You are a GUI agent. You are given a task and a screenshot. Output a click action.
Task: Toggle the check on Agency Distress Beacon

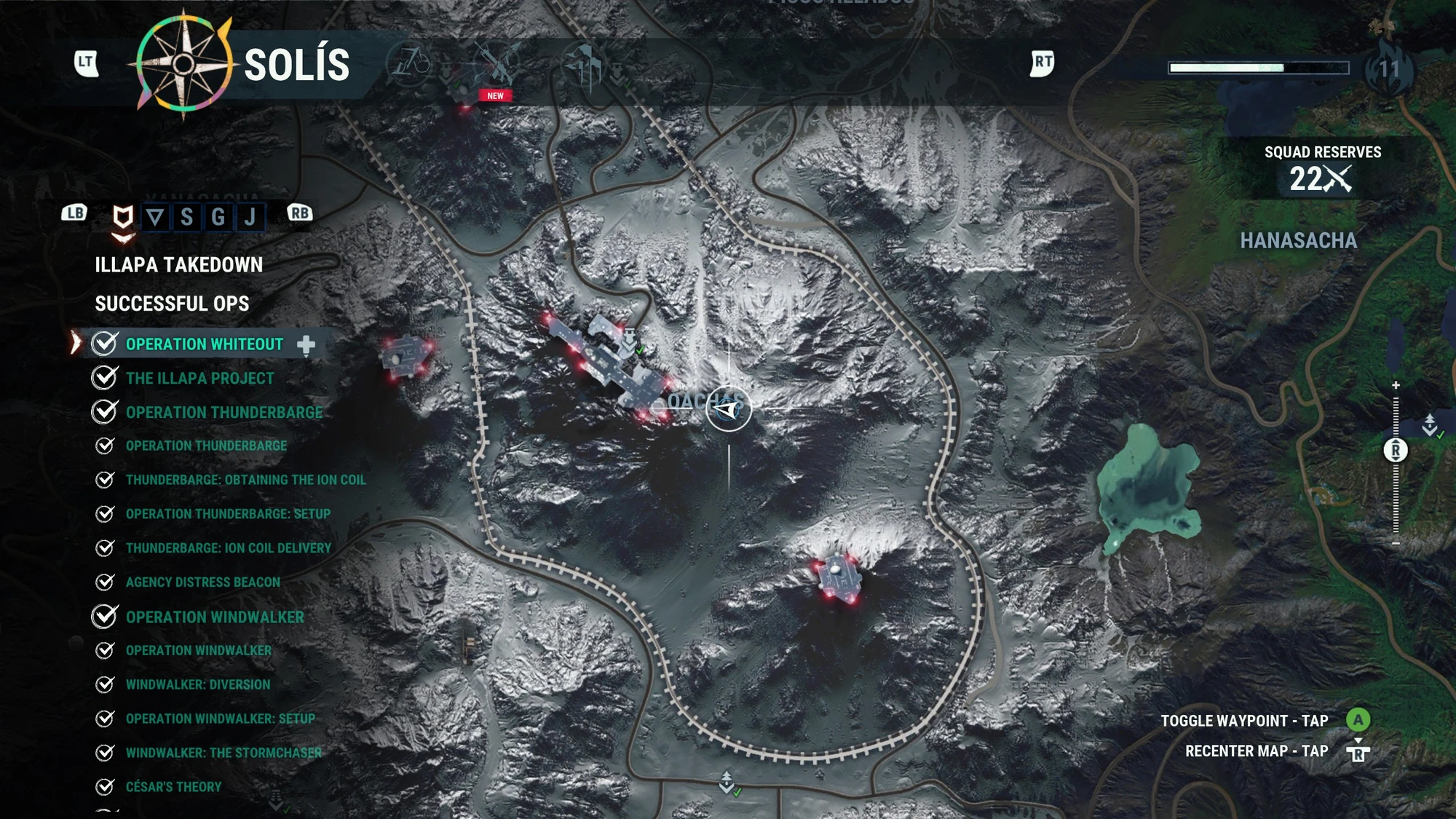click(103, 582)
